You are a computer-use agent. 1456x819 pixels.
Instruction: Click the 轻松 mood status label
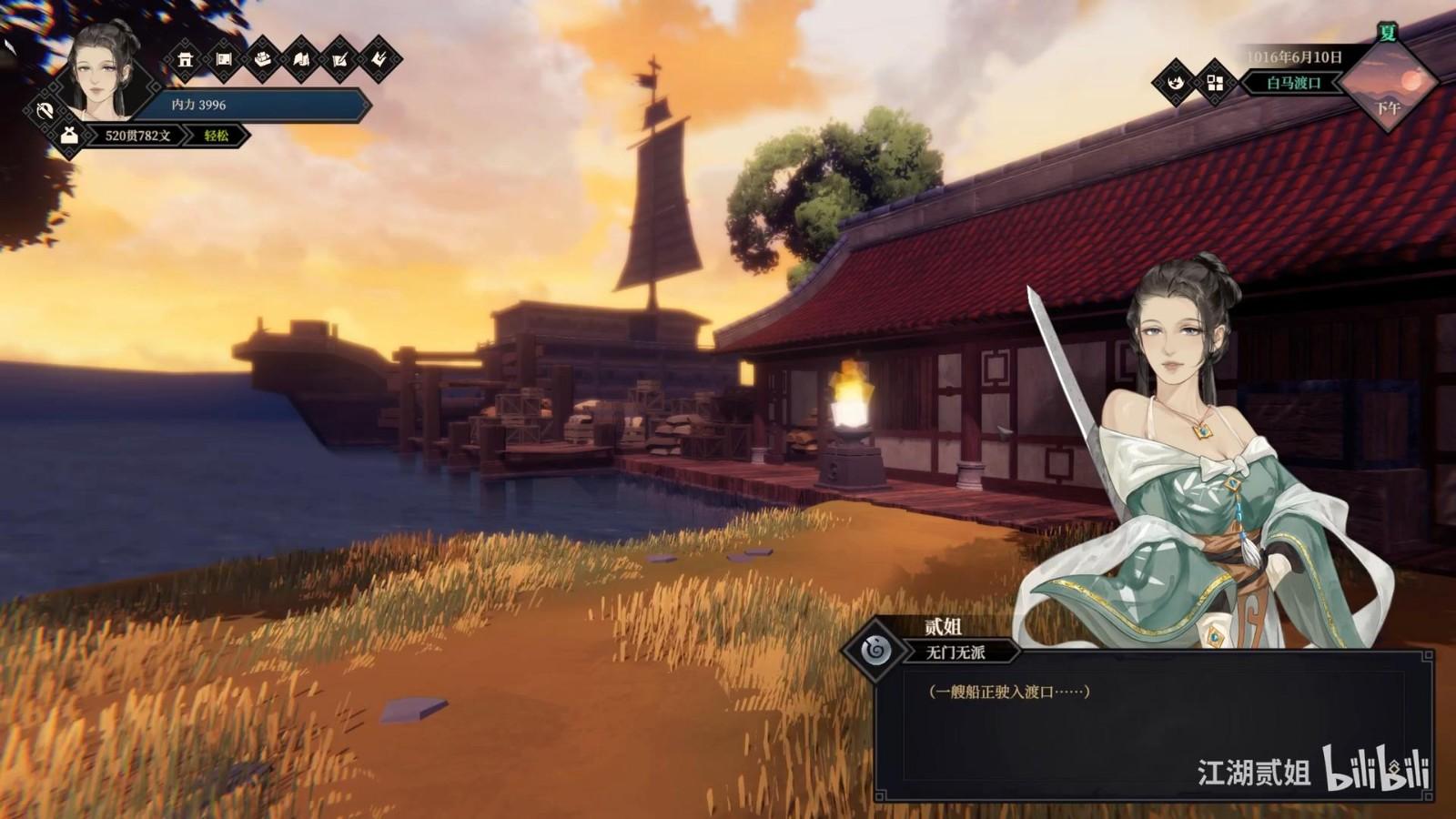[x=217, y=136]
